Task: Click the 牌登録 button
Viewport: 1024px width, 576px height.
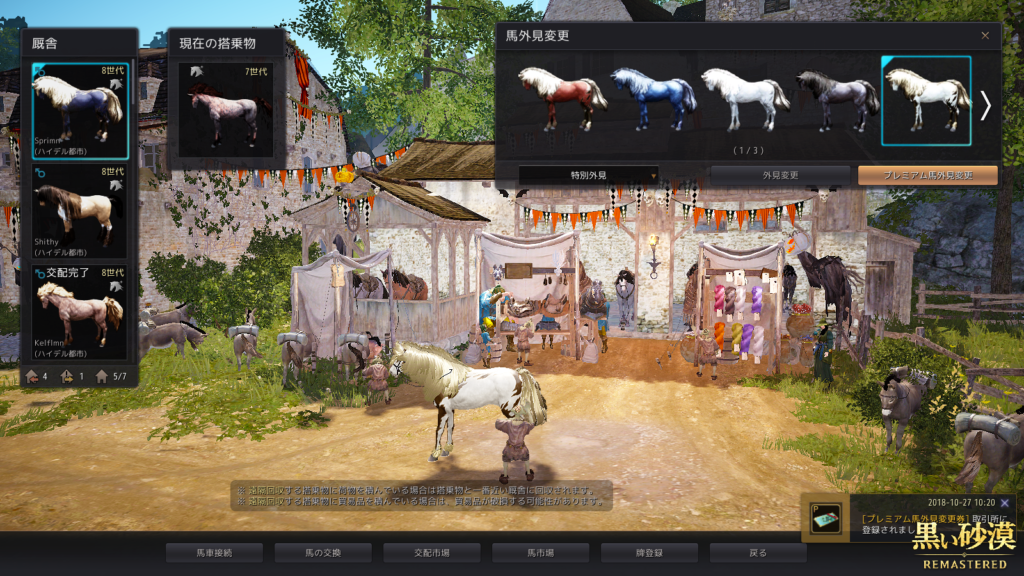Action: click(650, 552)
